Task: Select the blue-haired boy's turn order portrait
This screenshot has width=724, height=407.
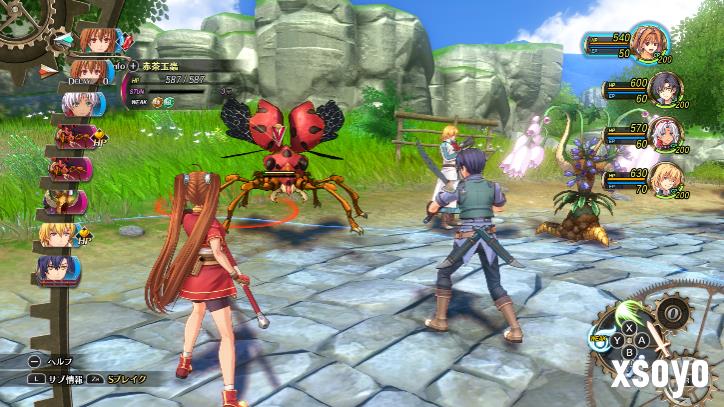Action: click(56, 267)
